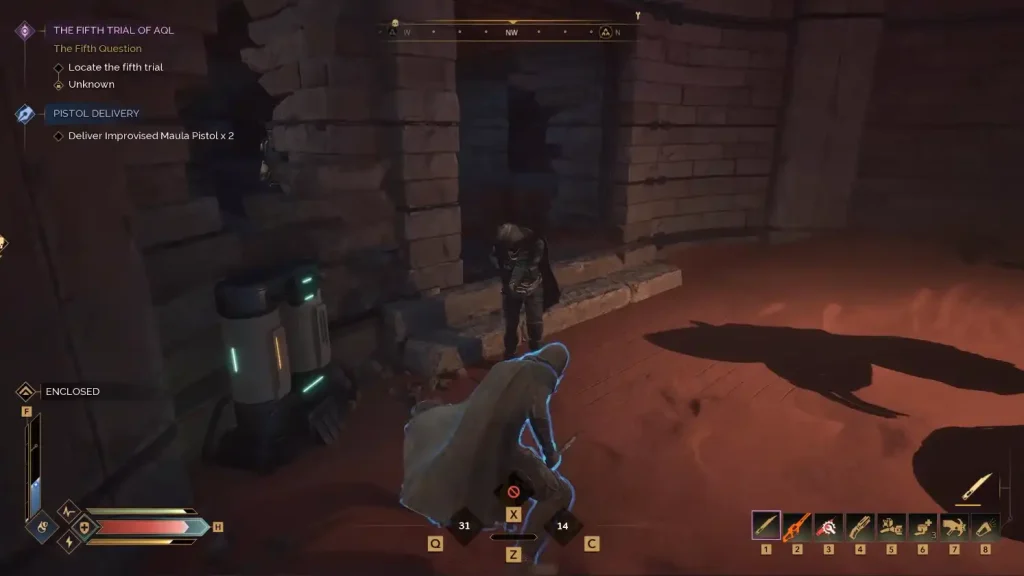Activate the ability showing cooldown 31
The image size is (1024, 576).
coord(464,526)
